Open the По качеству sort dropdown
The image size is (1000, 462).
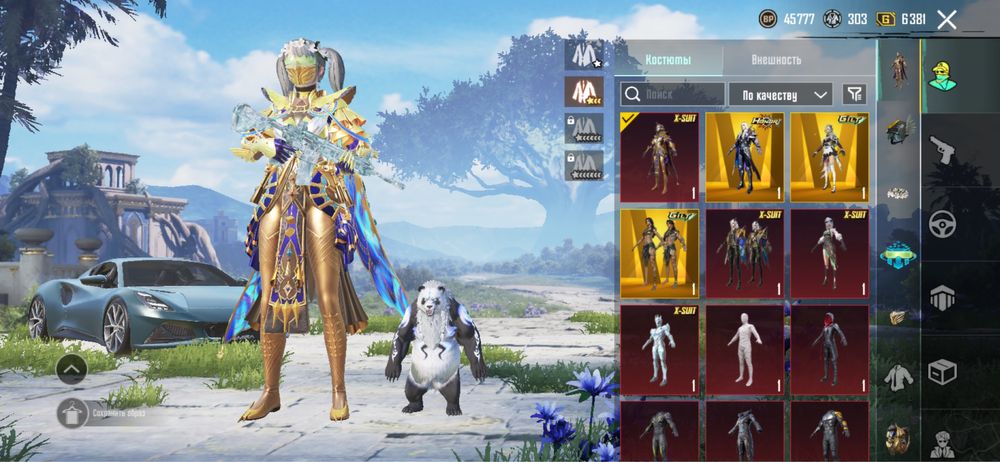[780, 94]
